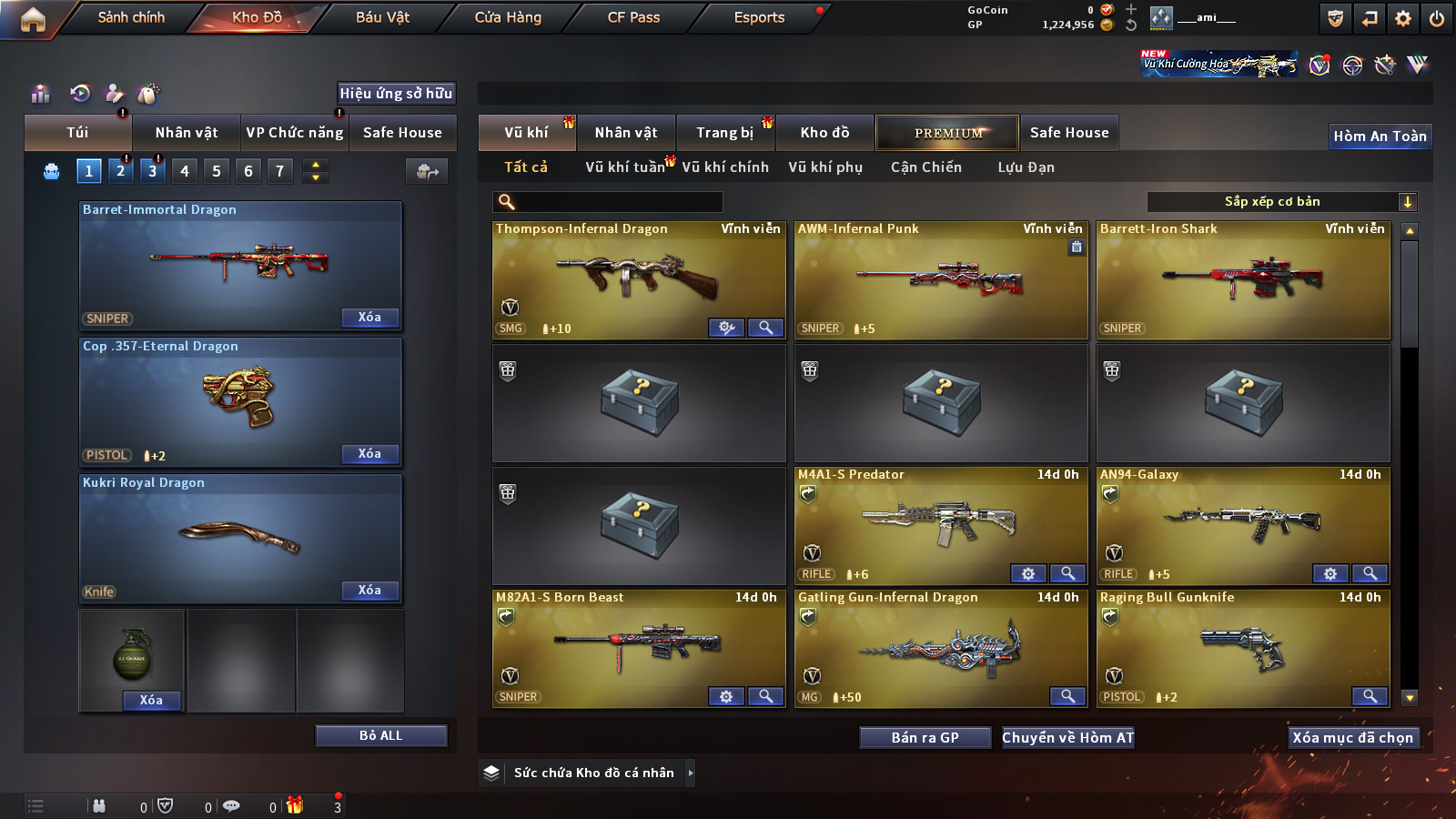Sell items with Bán ra GP

[x=925, y=738]
